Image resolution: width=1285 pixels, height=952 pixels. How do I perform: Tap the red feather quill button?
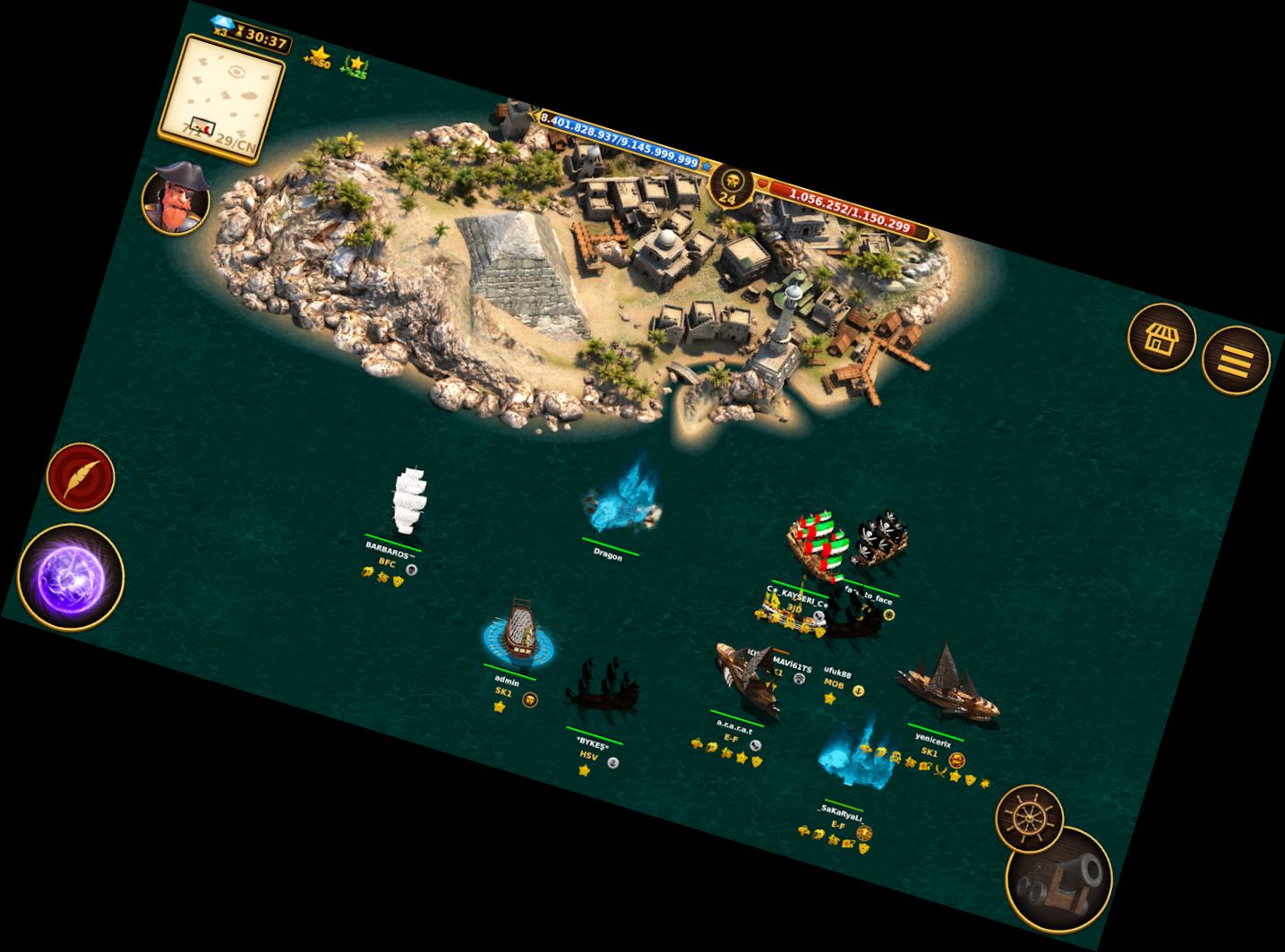click(x=81, y=476)
